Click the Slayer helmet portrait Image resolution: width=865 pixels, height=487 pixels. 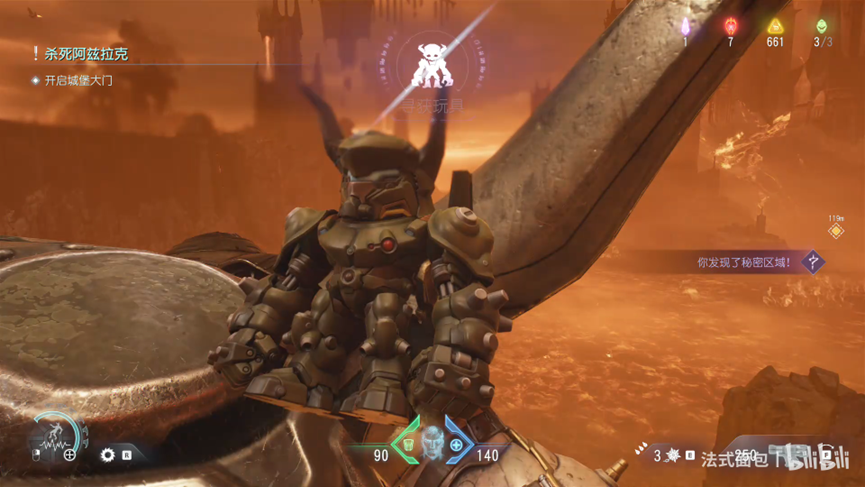pyautogui.click(x=432, y=440)
